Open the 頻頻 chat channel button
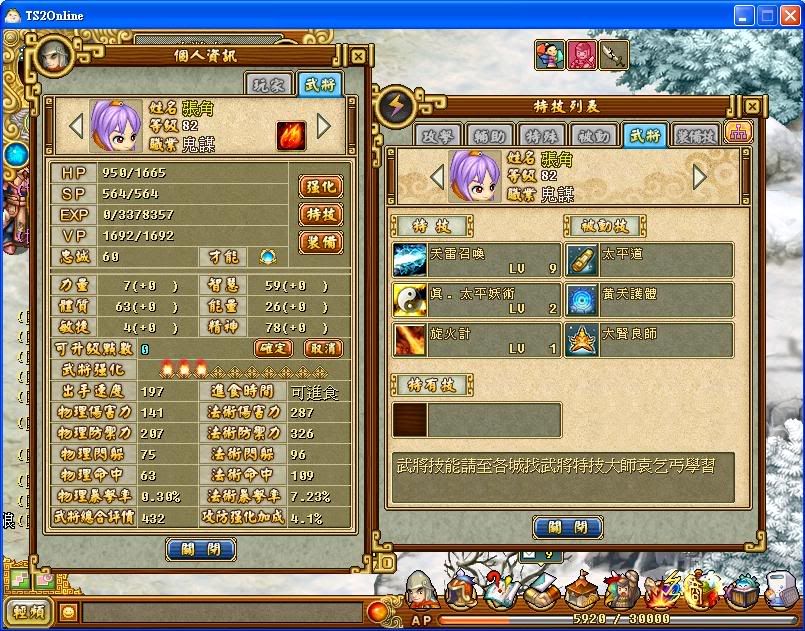 coord(26,612)
